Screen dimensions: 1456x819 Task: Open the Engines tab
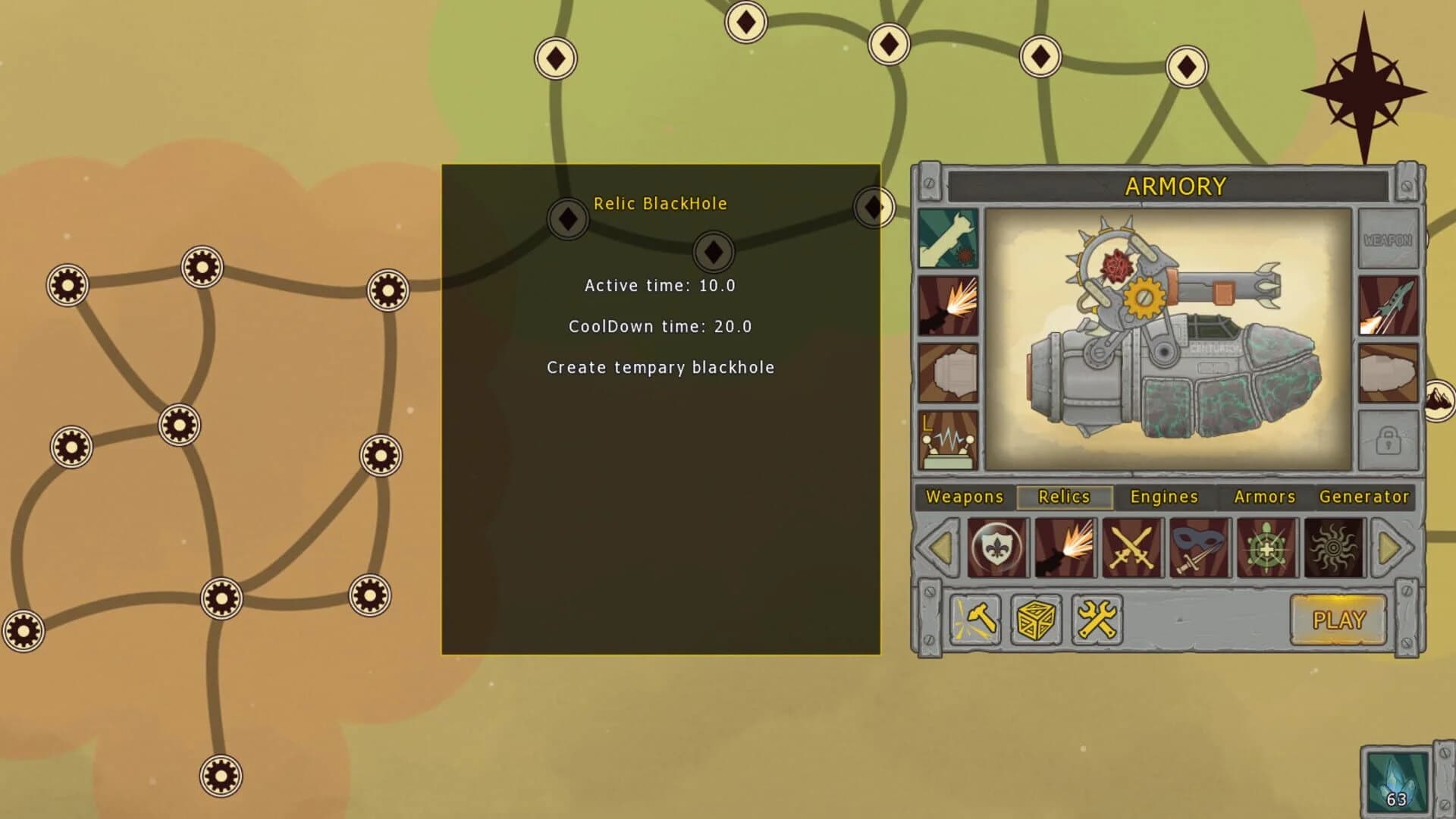point(1163,497)
